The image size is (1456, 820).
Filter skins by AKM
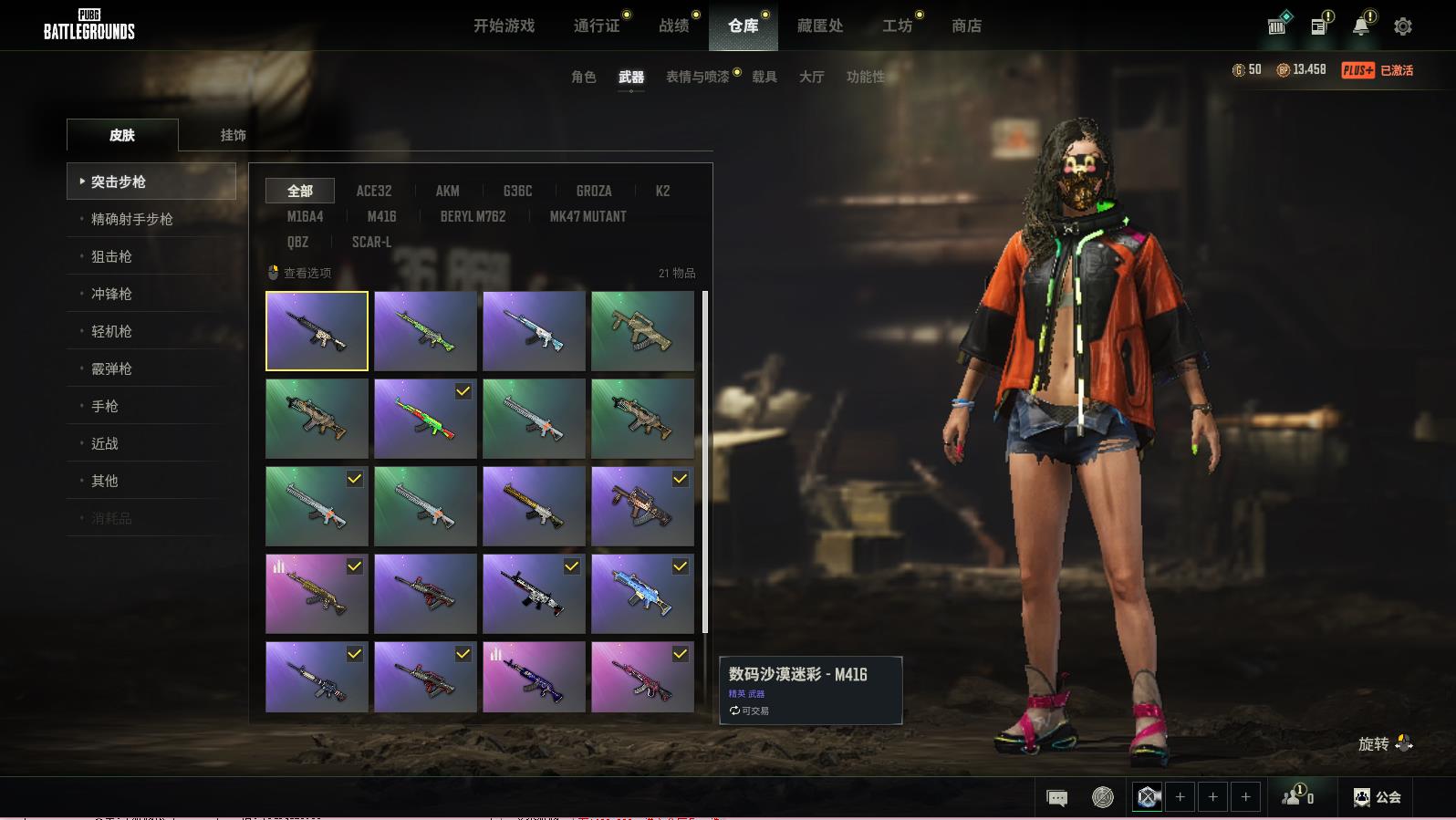[x=447, y=192]
